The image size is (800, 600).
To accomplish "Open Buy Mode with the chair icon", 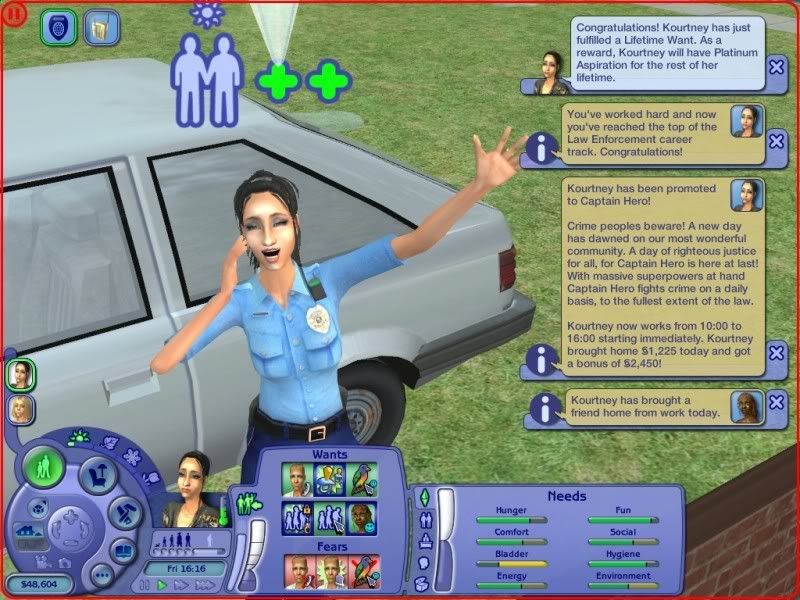I will [x=98, y=474].
